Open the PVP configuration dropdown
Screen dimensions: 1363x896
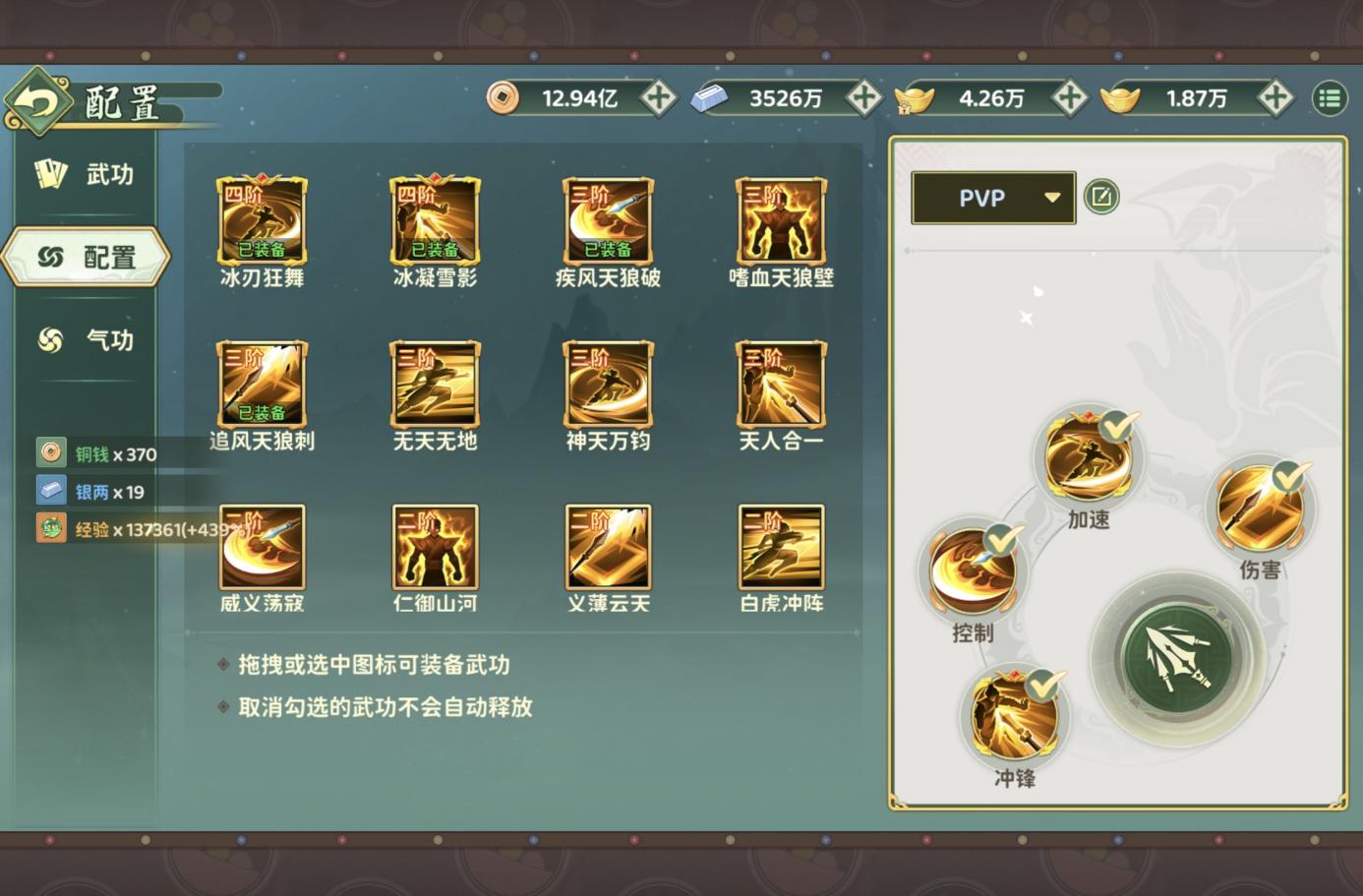pyautogui.click(x=991, y=198)
